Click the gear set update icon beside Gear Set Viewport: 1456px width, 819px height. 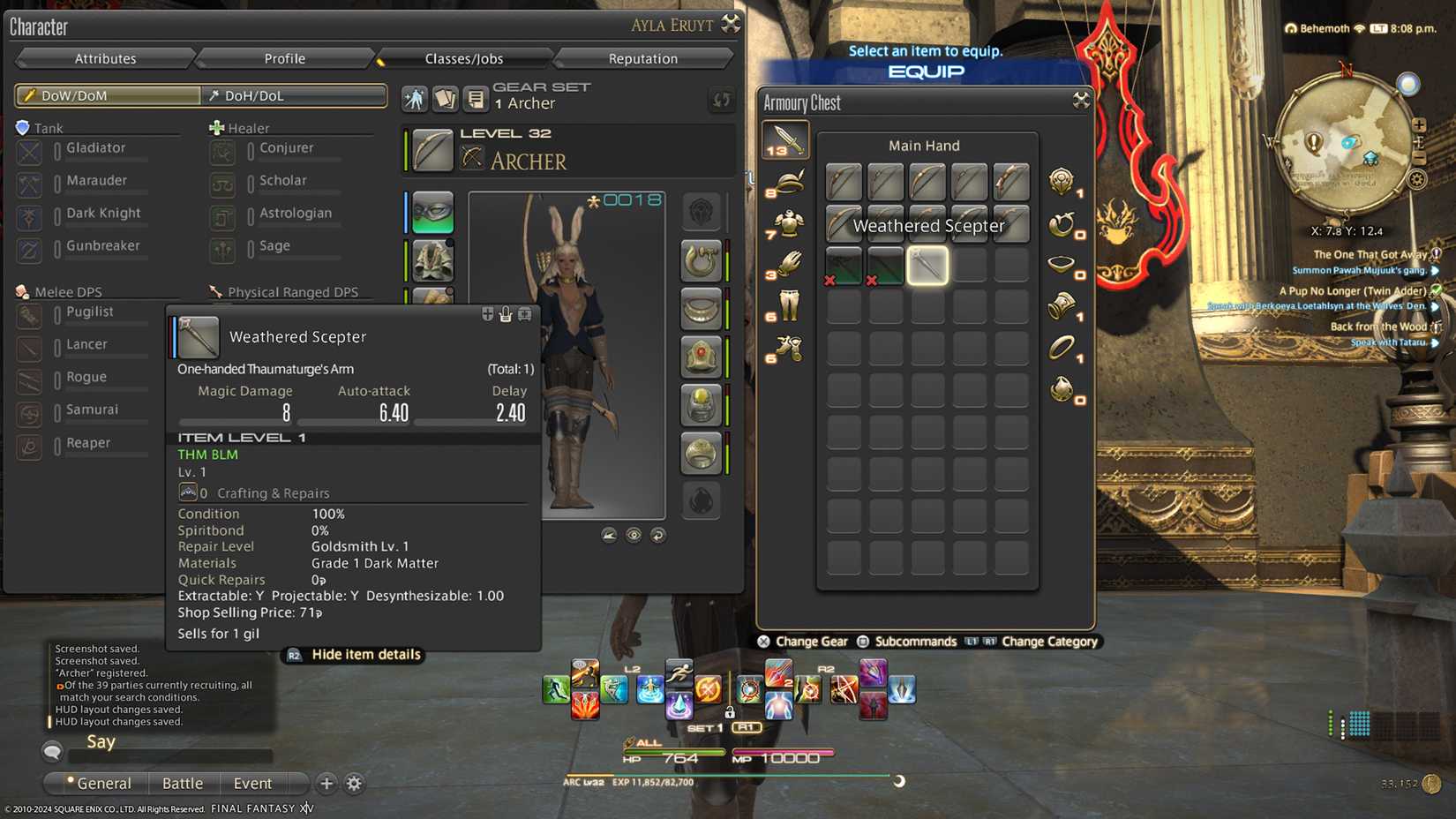point(720,101)
